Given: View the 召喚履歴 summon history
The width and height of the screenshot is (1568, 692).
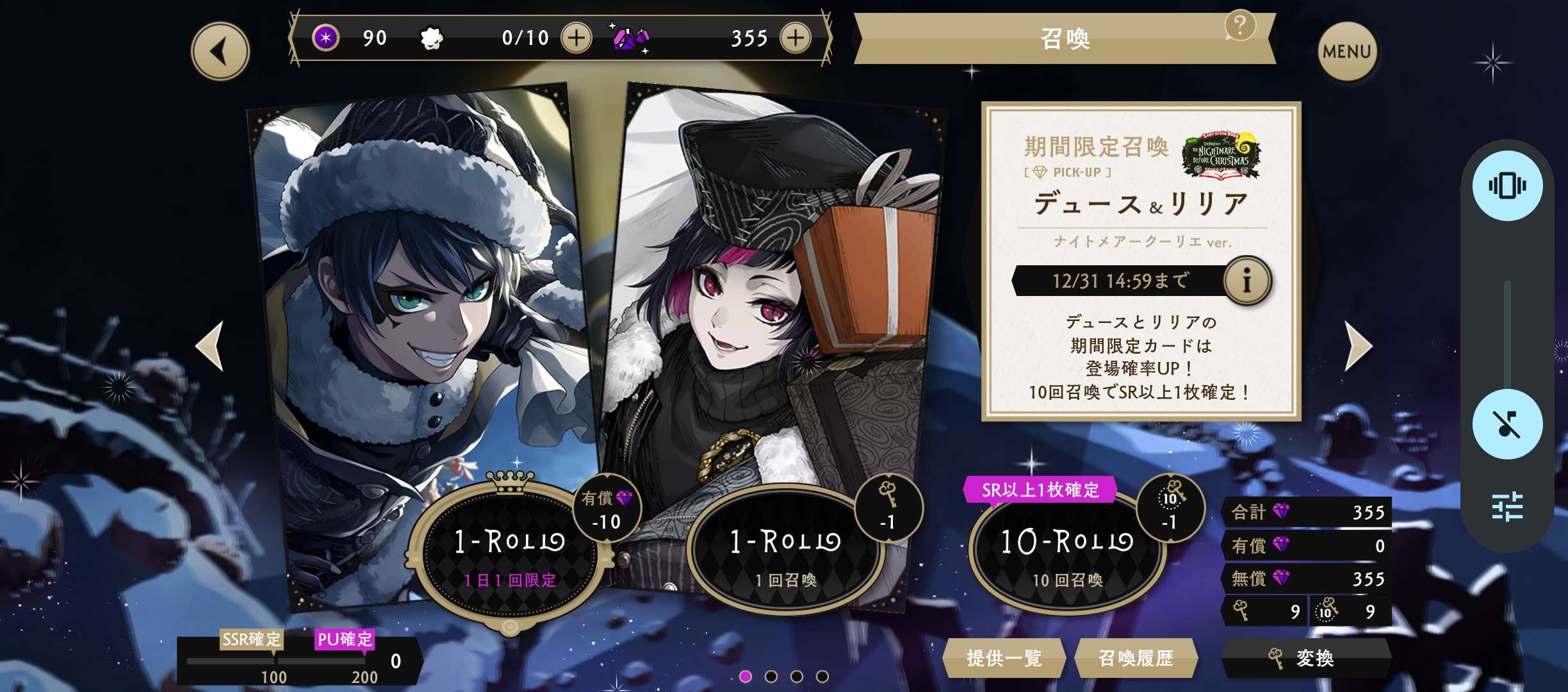Looking at the screenshot, I should coord(1136,658).
